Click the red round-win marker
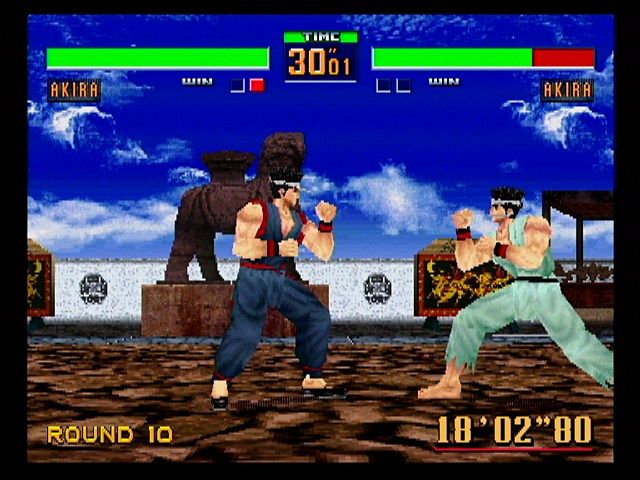Image resolution: width=640 pixels, height=480 pixels. 257,85
